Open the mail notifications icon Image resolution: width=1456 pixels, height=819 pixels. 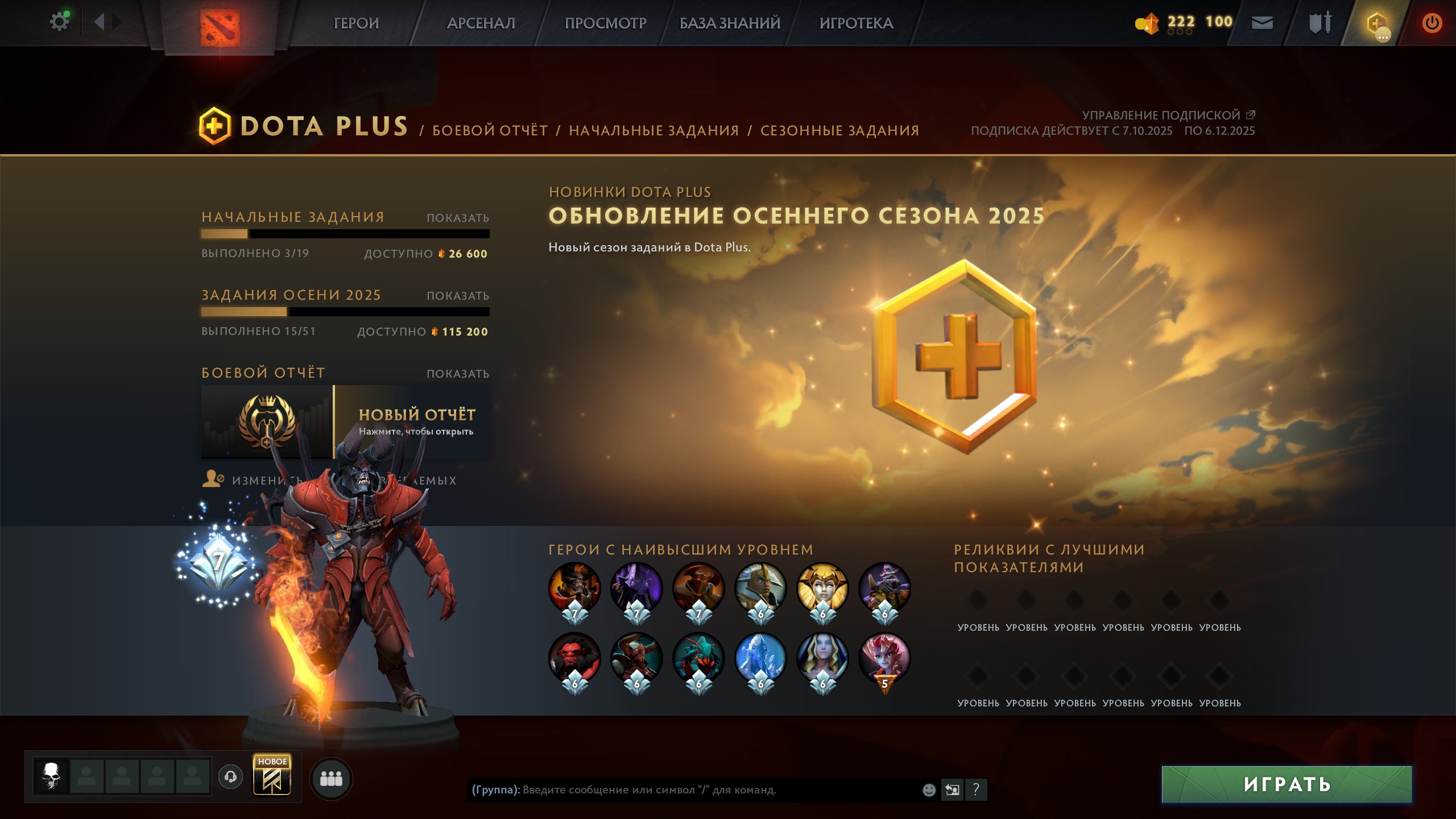[1262, 24]
